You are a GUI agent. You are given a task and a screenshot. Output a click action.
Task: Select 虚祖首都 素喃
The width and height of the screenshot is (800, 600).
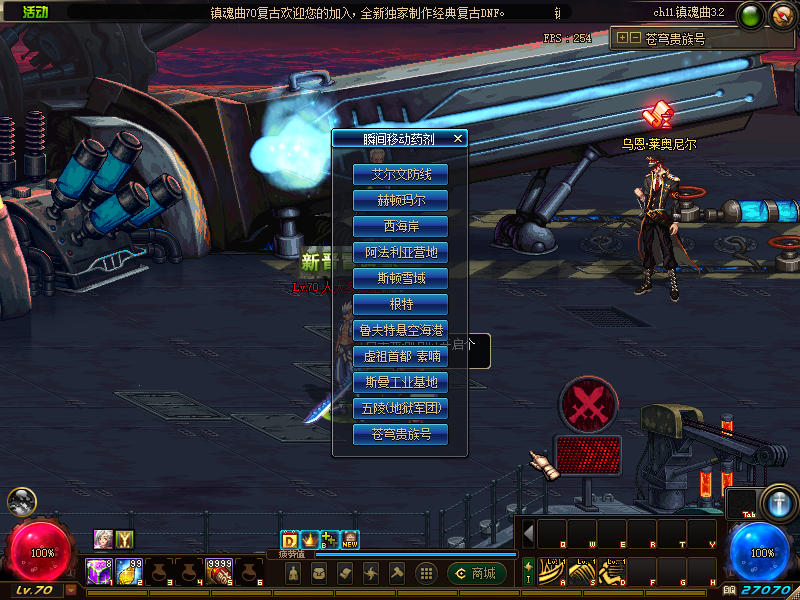pos(400,356)
